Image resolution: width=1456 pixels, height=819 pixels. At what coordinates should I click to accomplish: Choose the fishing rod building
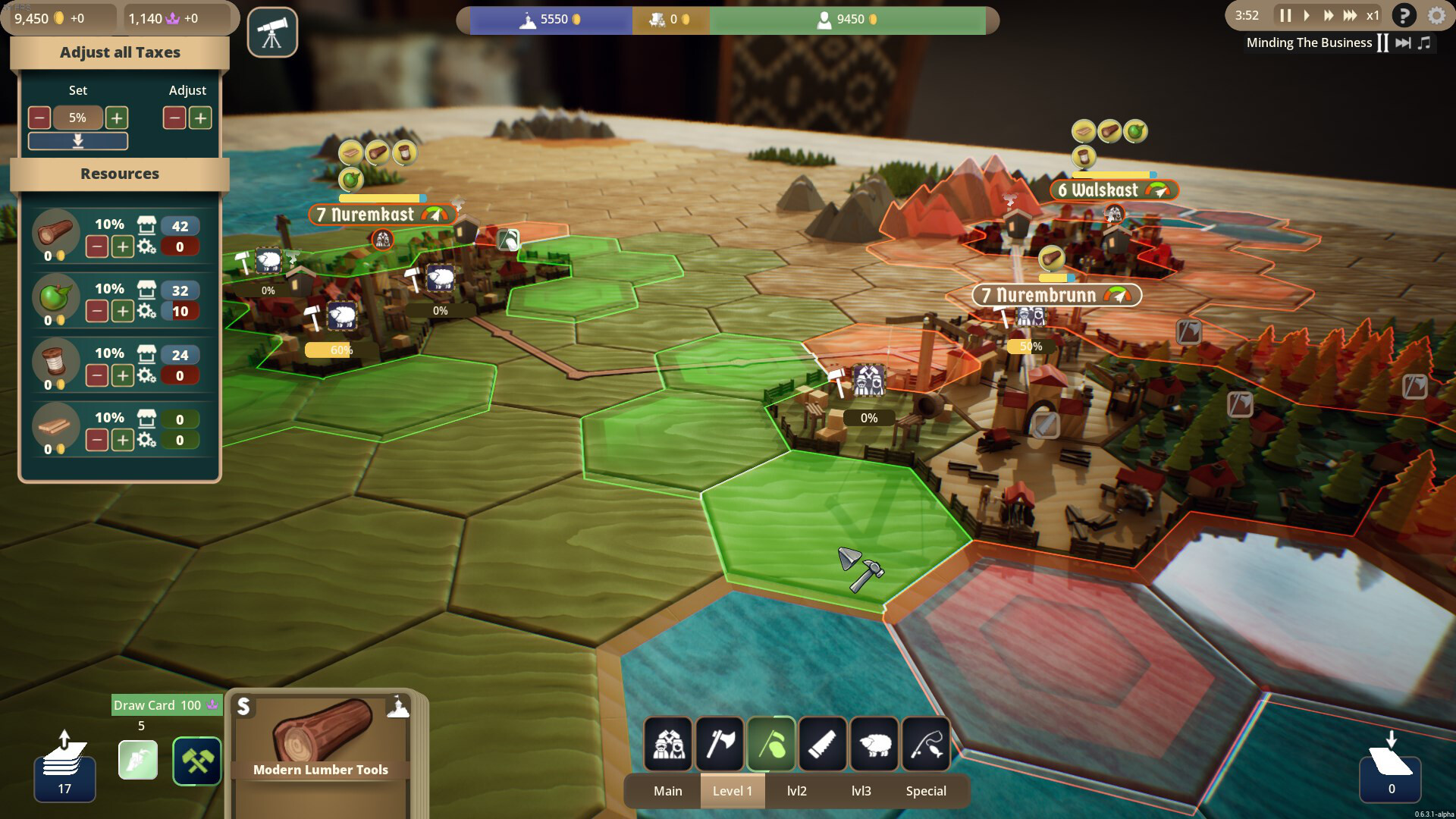926,744
